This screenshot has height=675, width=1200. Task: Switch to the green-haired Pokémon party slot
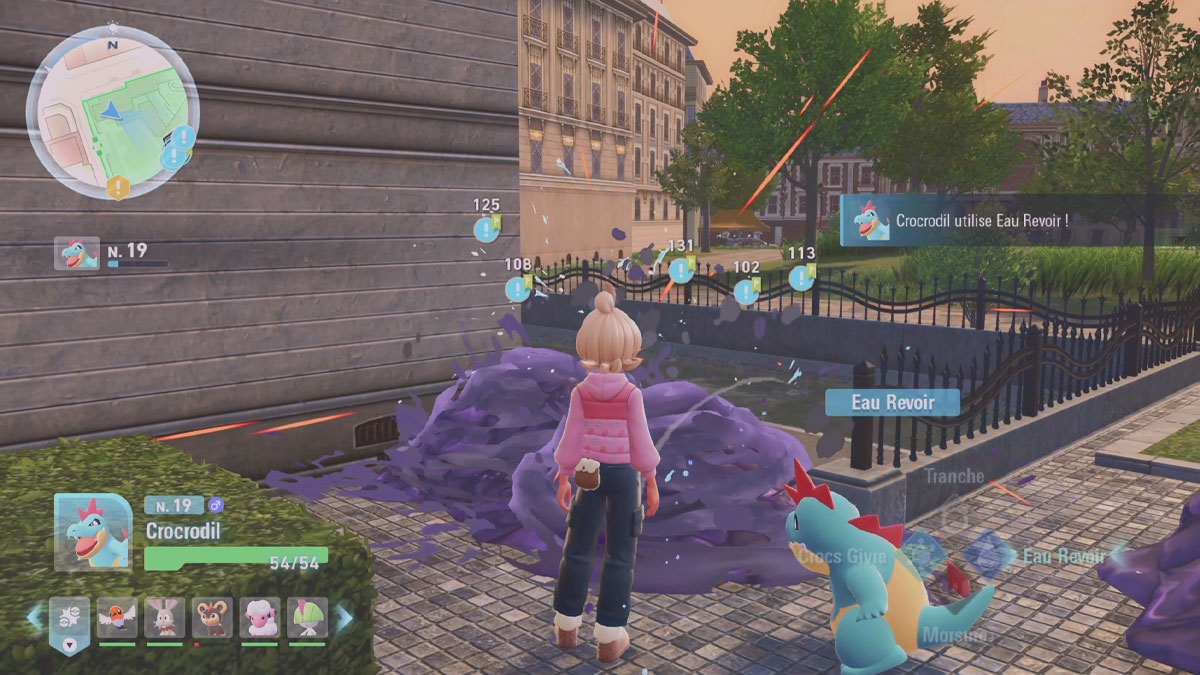coord(307,618)
